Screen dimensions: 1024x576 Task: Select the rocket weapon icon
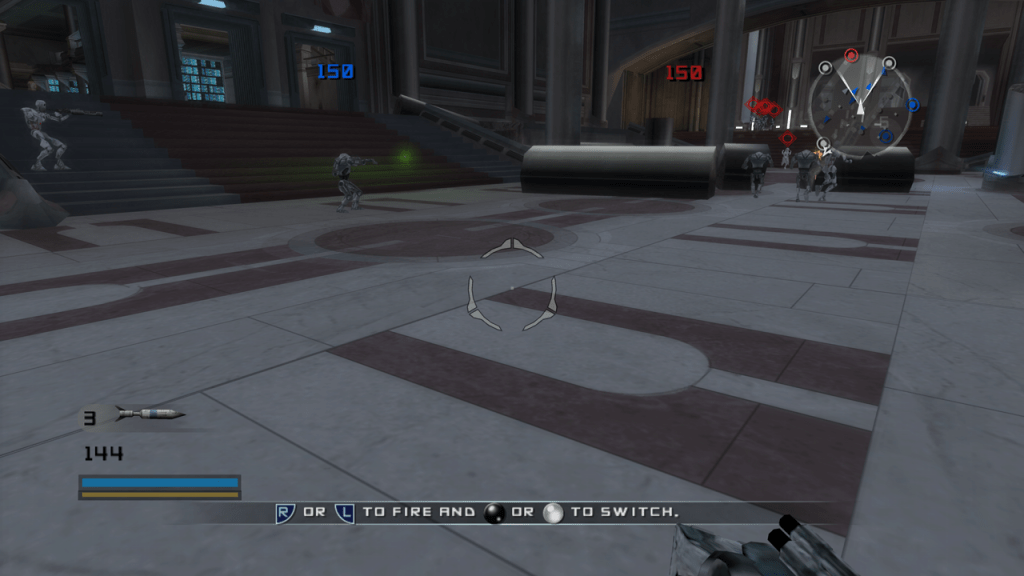click(x=148, y=414)
